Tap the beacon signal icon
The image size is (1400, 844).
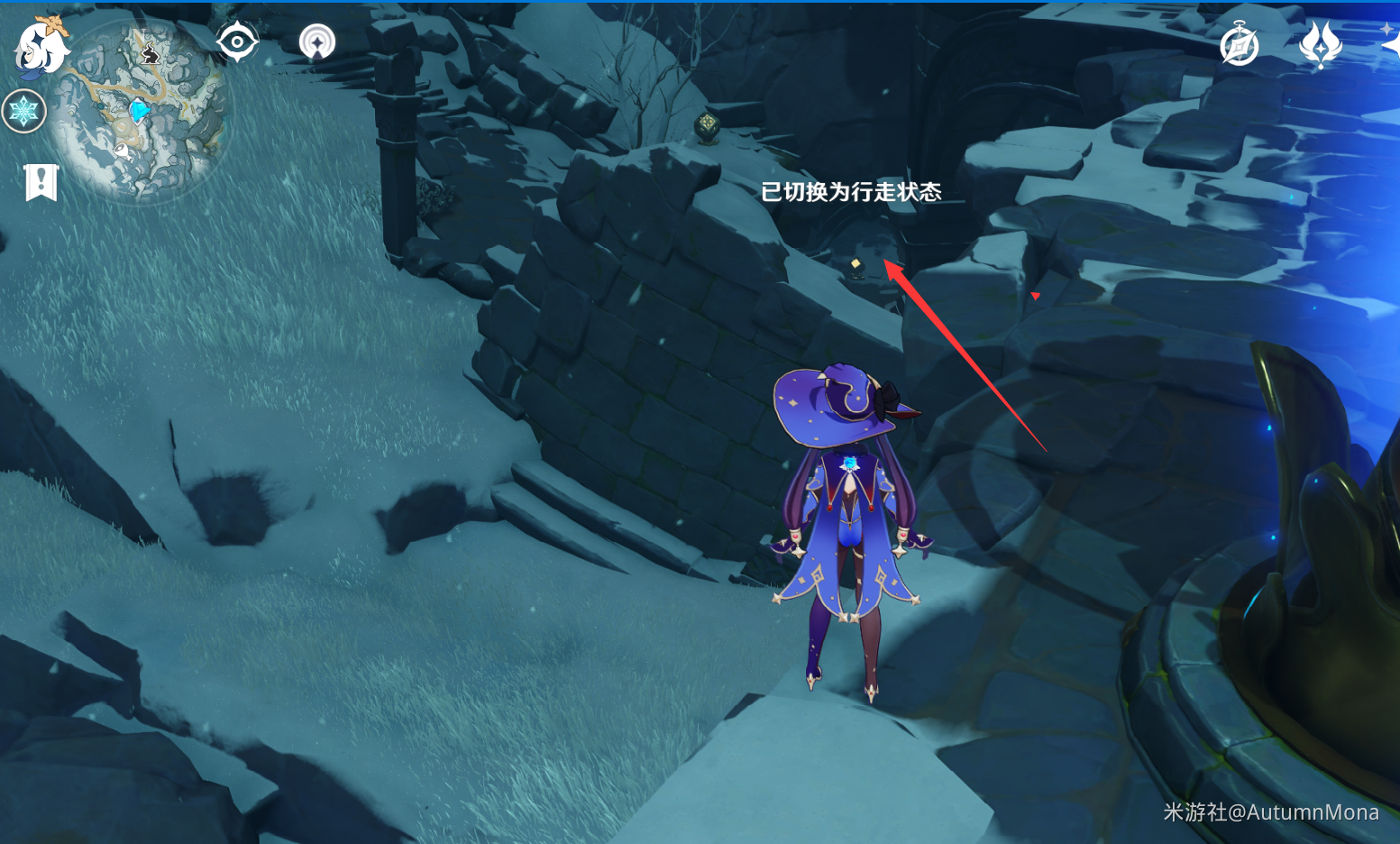tap(316, 41)
